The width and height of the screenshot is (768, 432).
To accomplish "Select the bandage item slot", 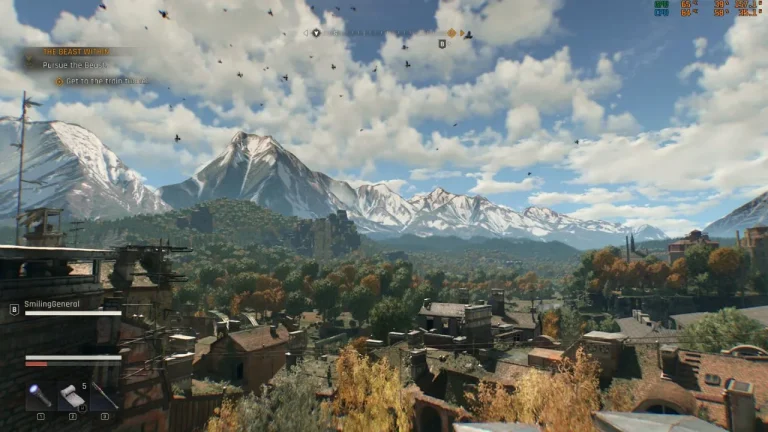I will point(72,396).
